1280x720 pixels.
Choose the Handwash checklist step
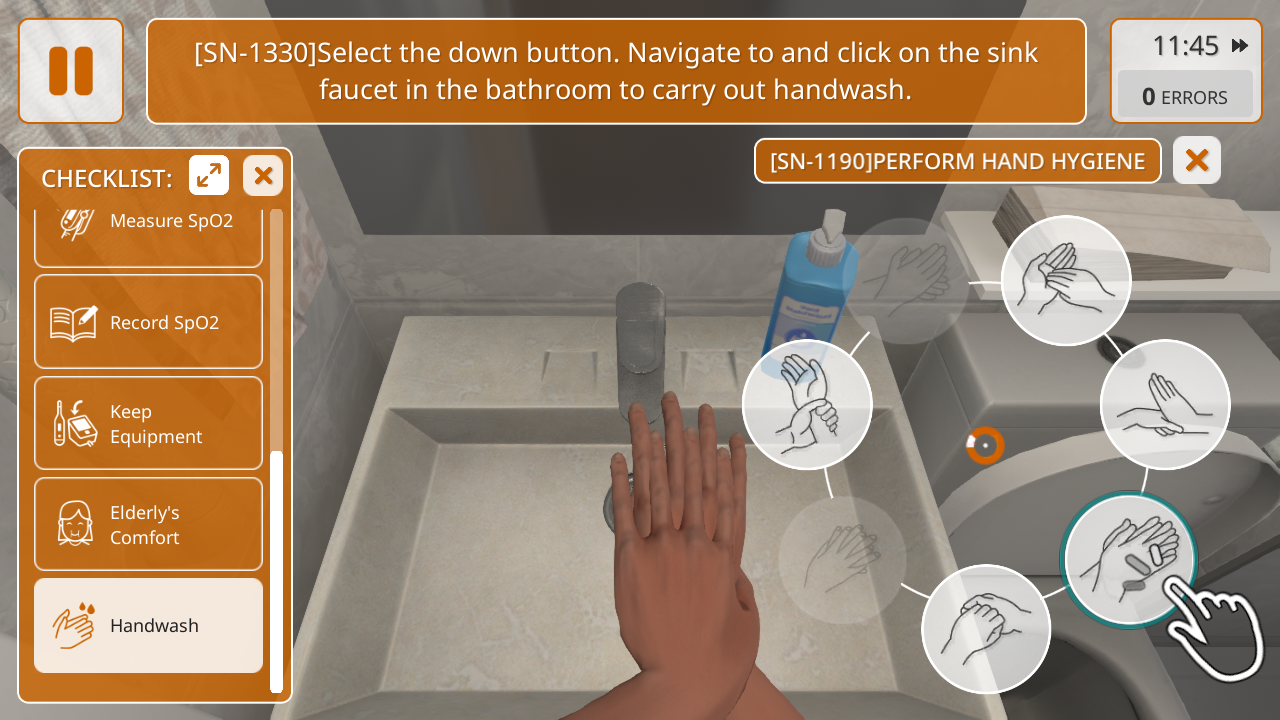[148, 625]
